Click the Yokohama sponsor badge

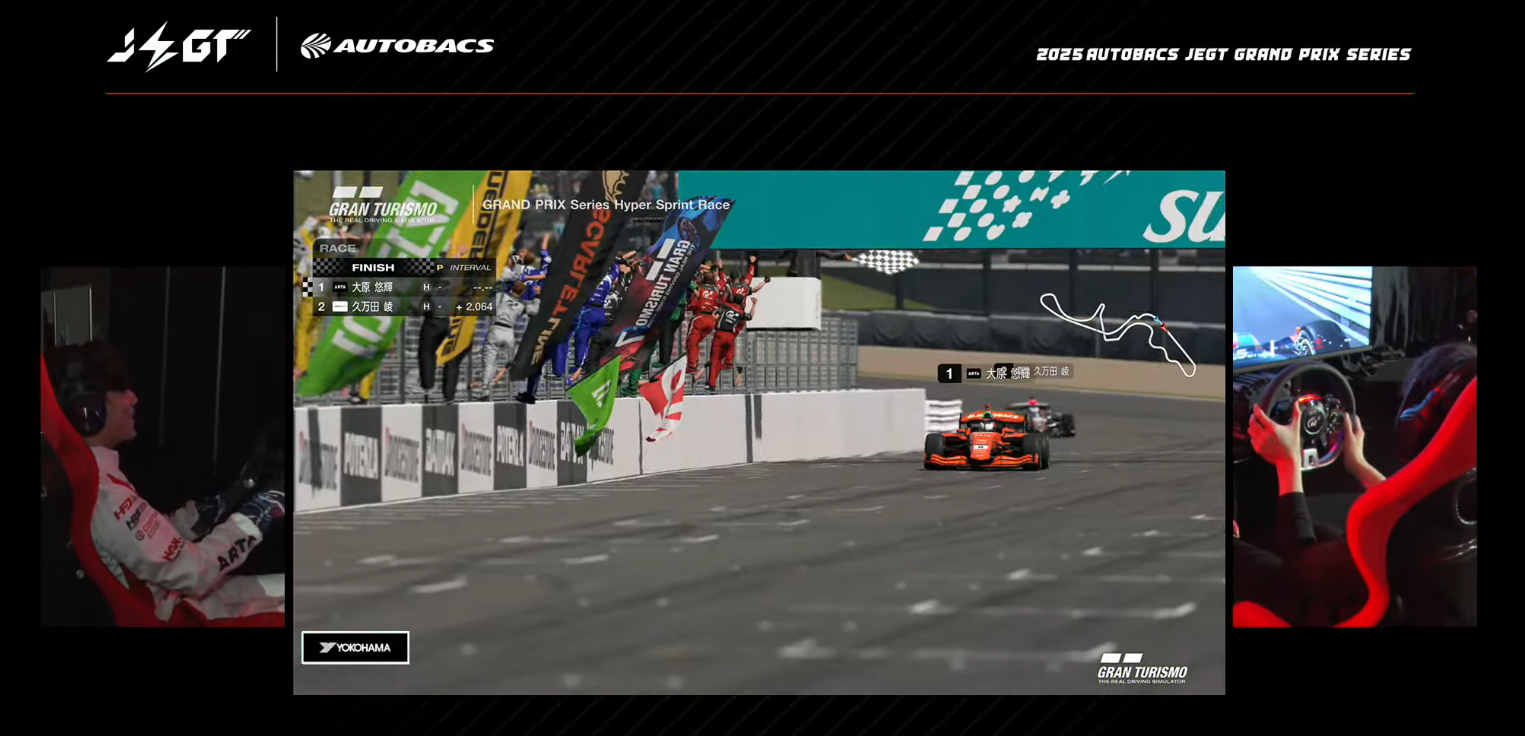coord(355,647)
